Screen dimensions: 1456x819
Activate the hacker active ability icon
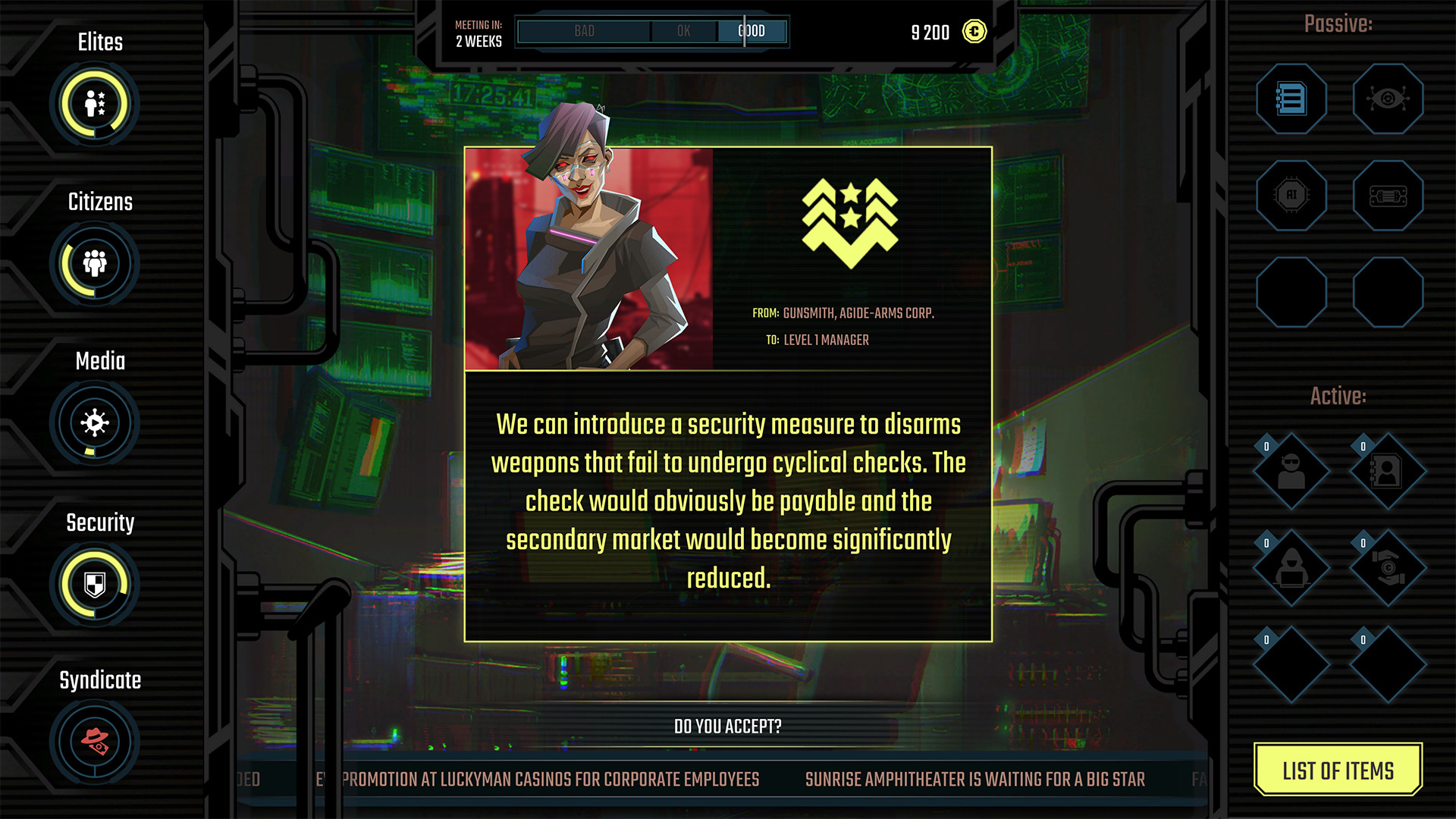tap(1291, 569)
